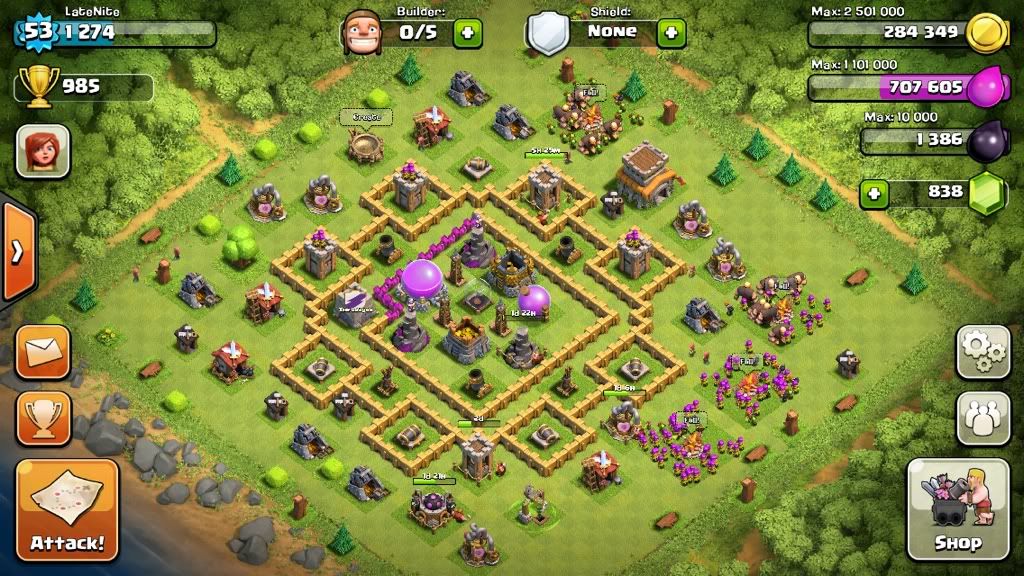The height and width of the screenshot is (576, 1024).
Task: Add a builder with green plus
Action: click(x=467, y=33)
